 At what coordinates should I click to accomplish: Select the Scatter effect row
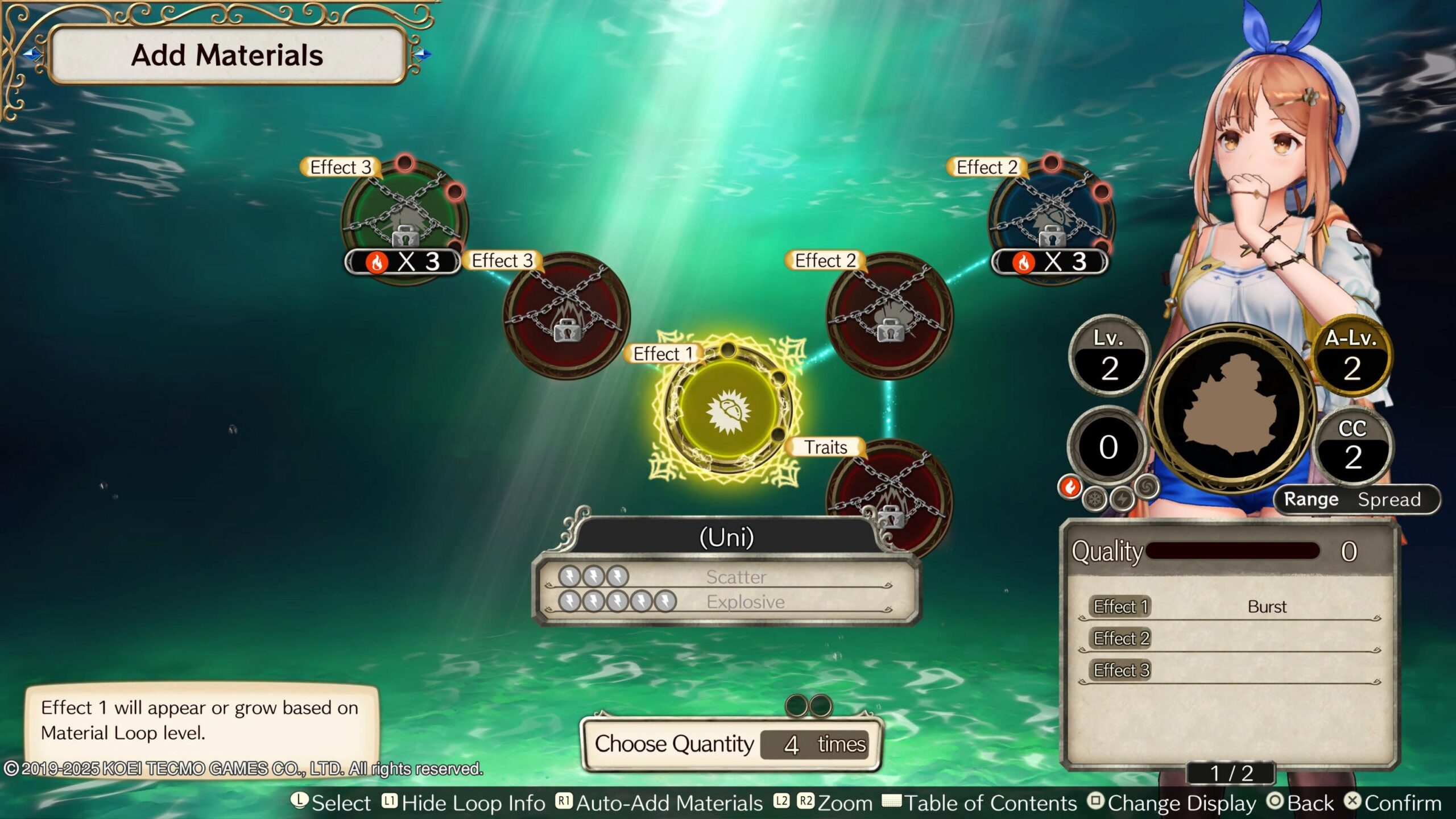click(726, 577)
